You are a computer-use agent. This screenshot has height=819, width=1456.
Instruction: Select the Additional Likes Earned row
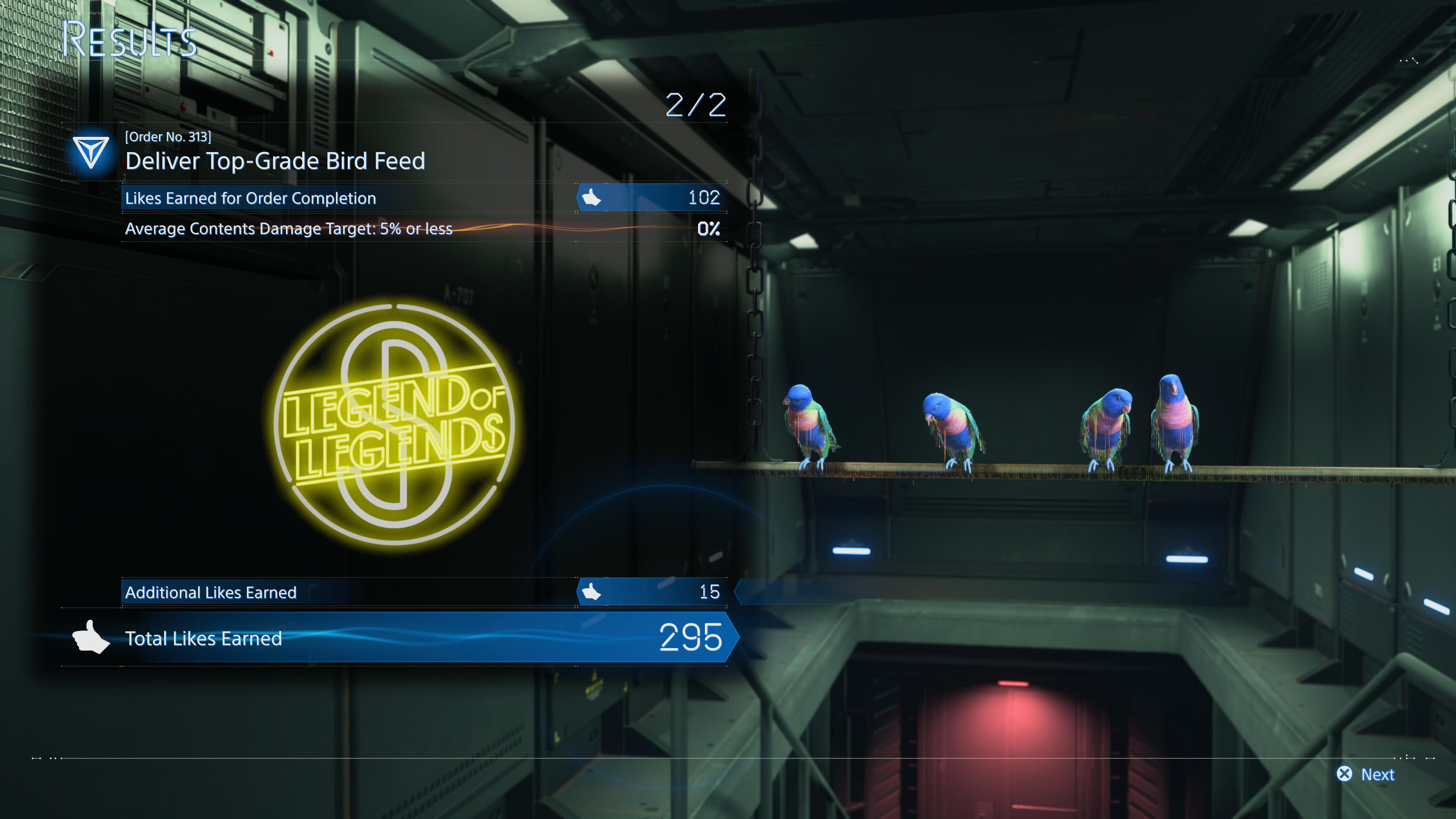tap(424, 592)
